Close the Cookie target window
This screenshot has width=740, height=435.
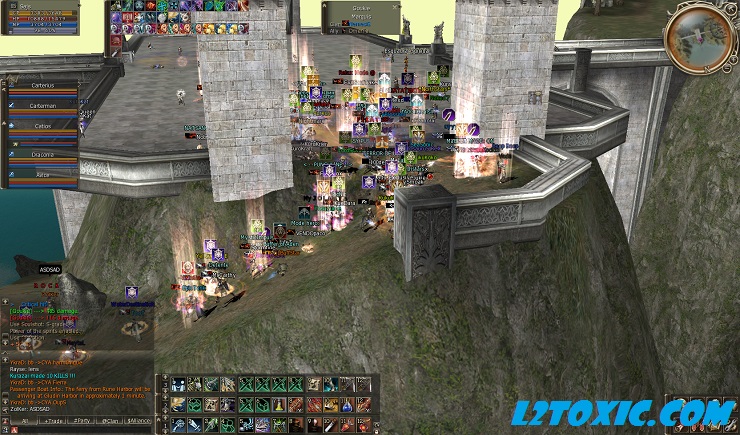[396, 5]
